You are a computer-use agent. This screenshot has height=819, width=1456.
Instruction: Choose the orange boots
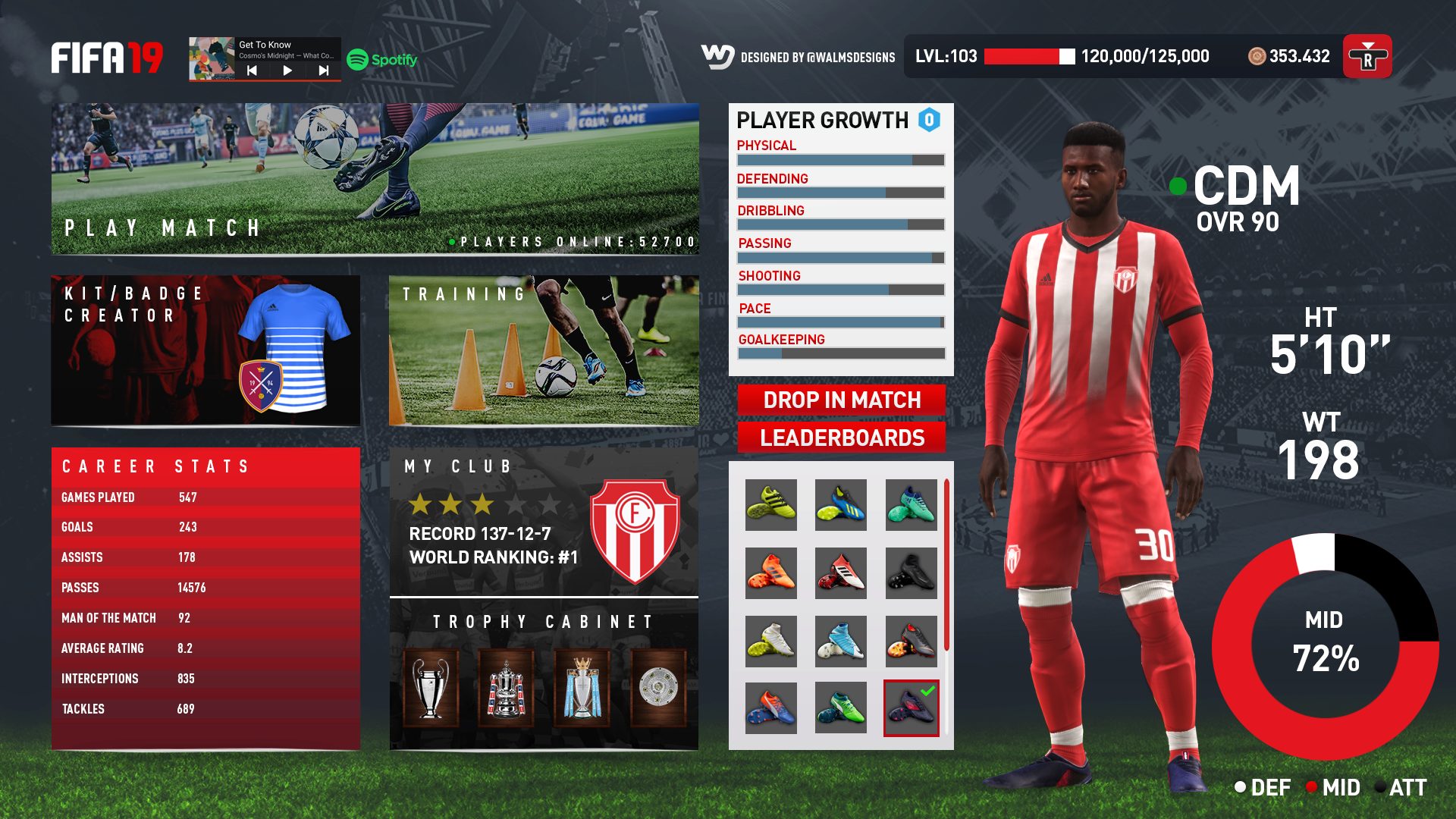(x=770, y=573)
